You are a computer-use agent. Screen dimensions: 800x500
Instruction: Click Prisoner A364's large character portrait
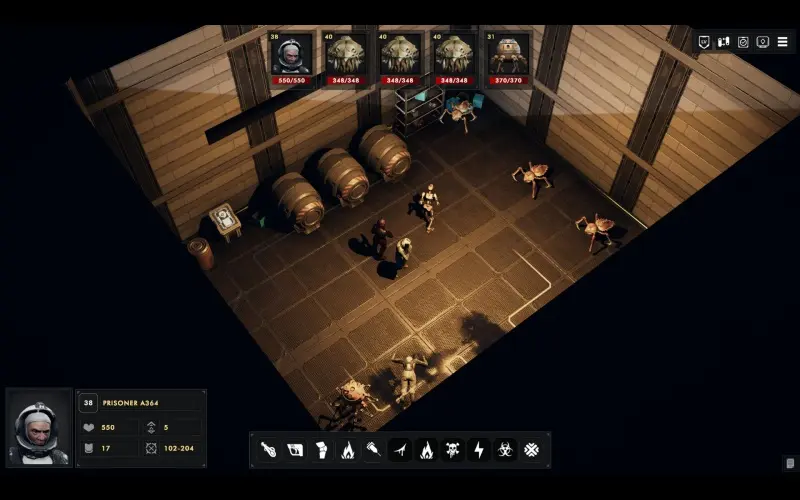tap(39, 428)
